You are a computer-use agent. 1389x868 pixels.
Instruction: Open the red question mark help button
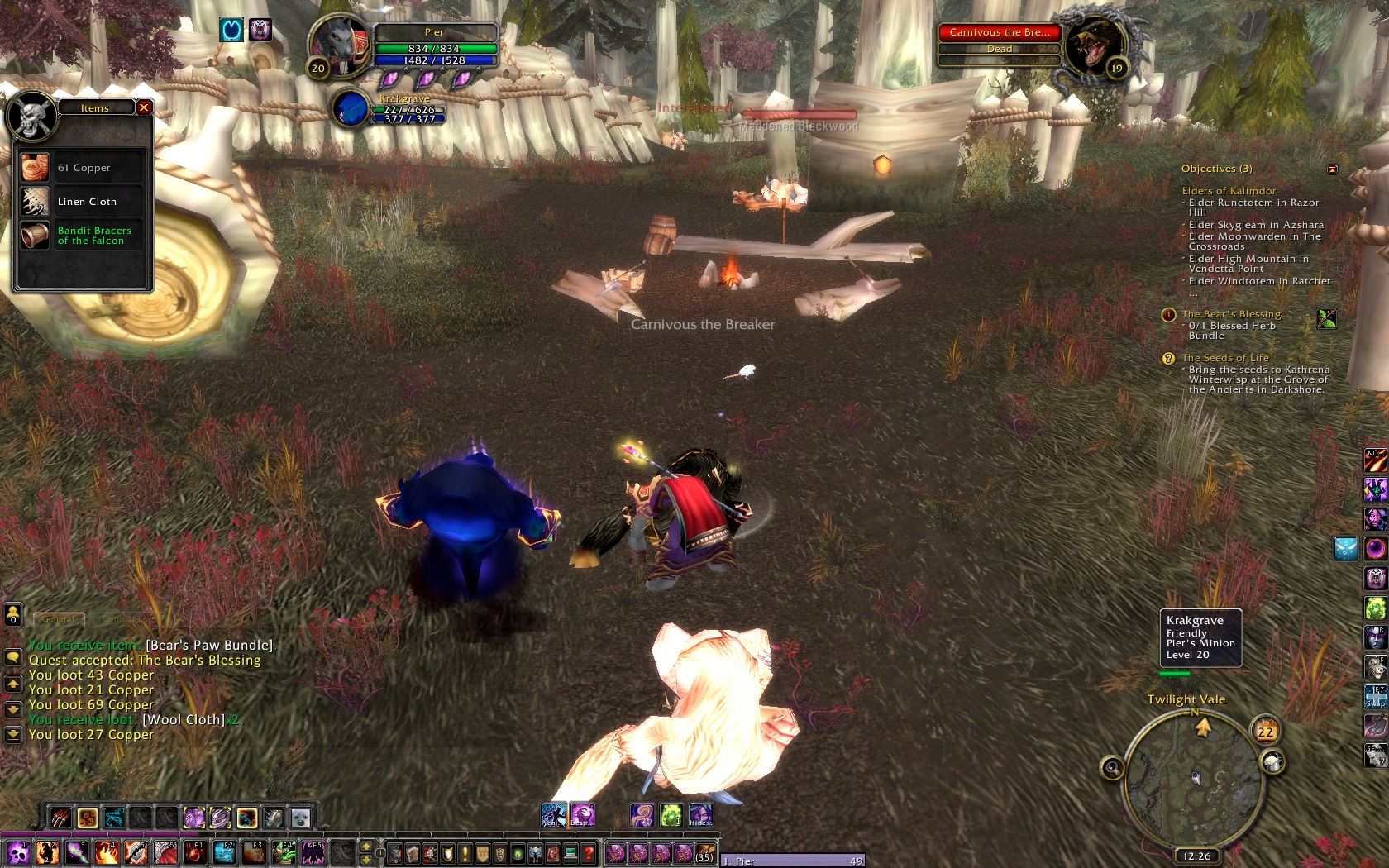588,853
